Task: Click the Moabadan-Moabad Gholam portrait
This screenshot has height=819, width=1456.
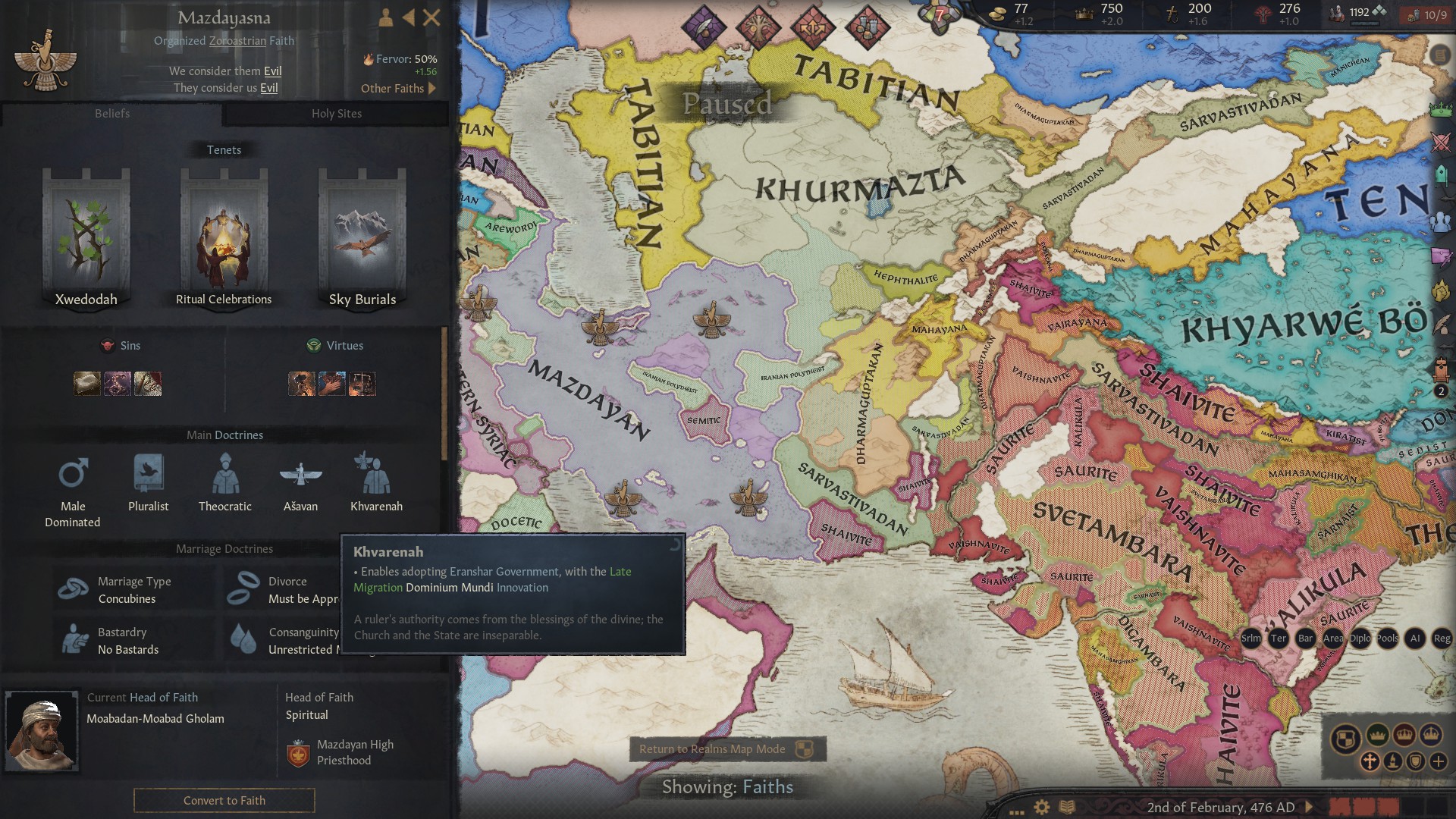Action: click(42, 732)
